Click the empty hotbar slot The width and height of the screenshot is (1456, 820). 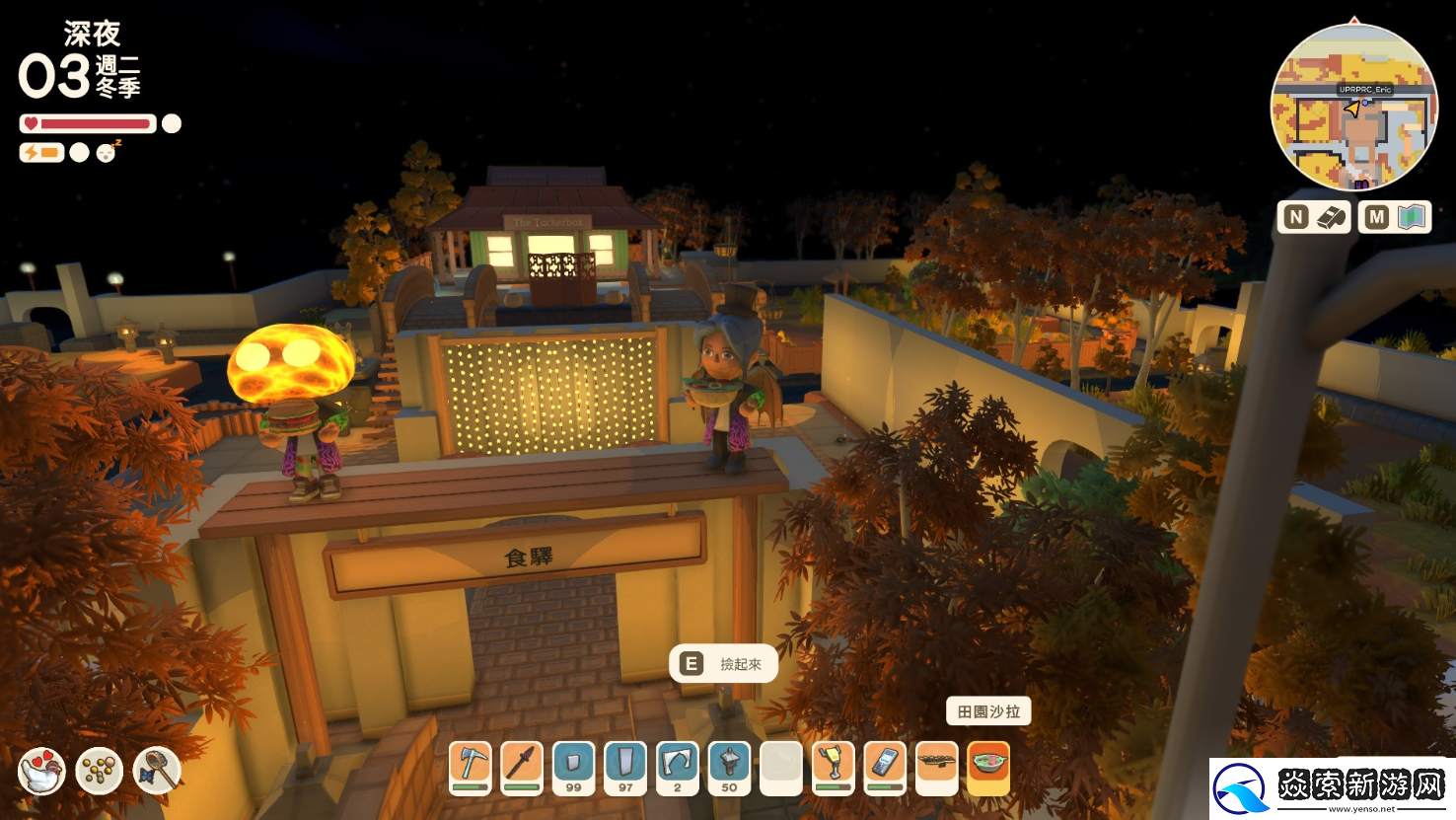tap(781, 767)
